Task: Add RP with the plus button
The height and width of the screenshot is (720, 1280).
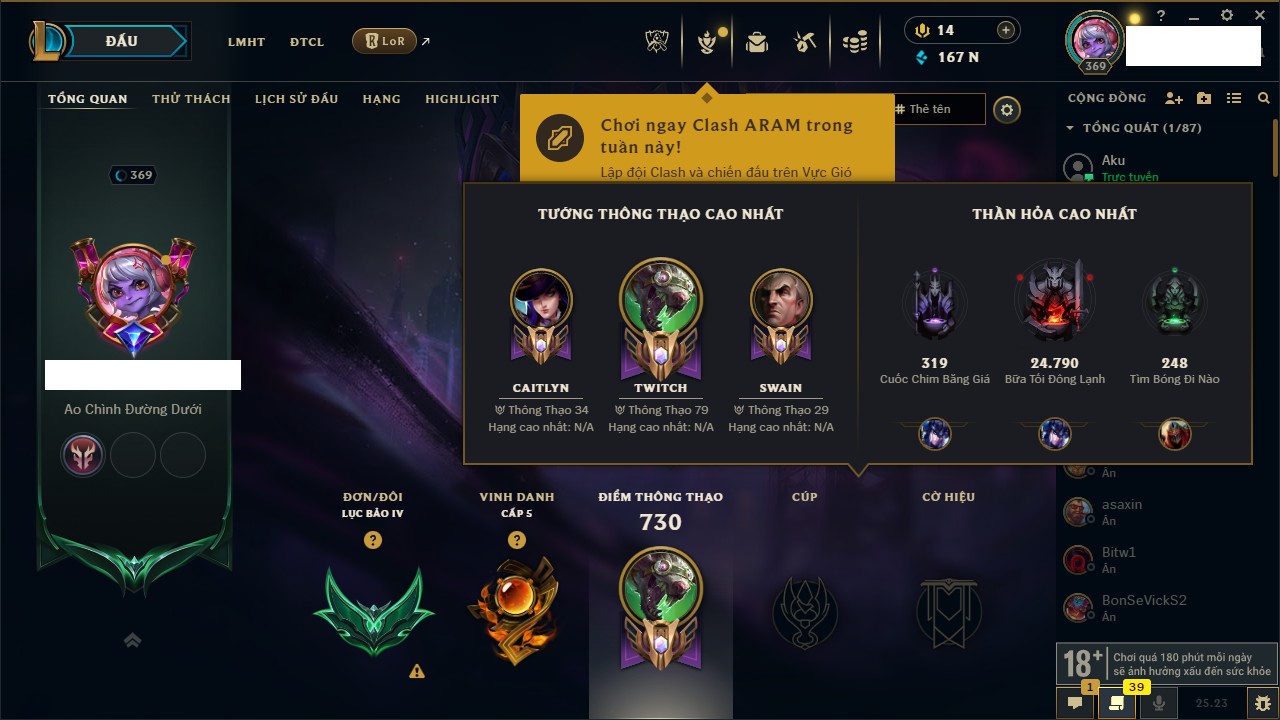Action: [1005, 30]
